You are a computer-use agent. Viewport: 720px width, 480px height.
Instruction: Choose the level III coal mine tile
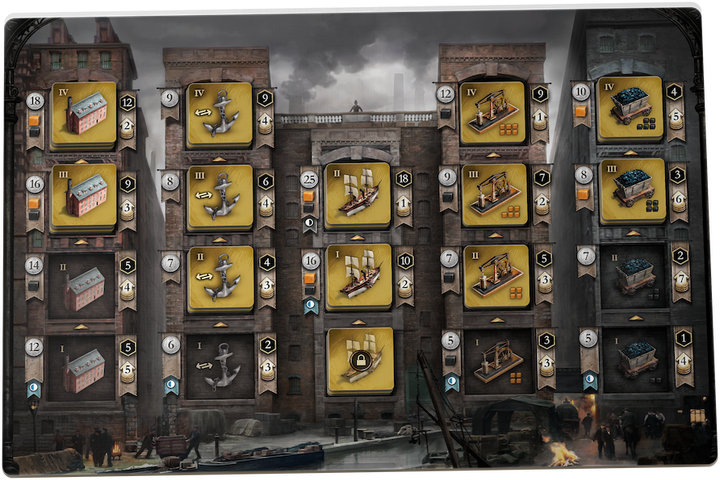point(630,190)
